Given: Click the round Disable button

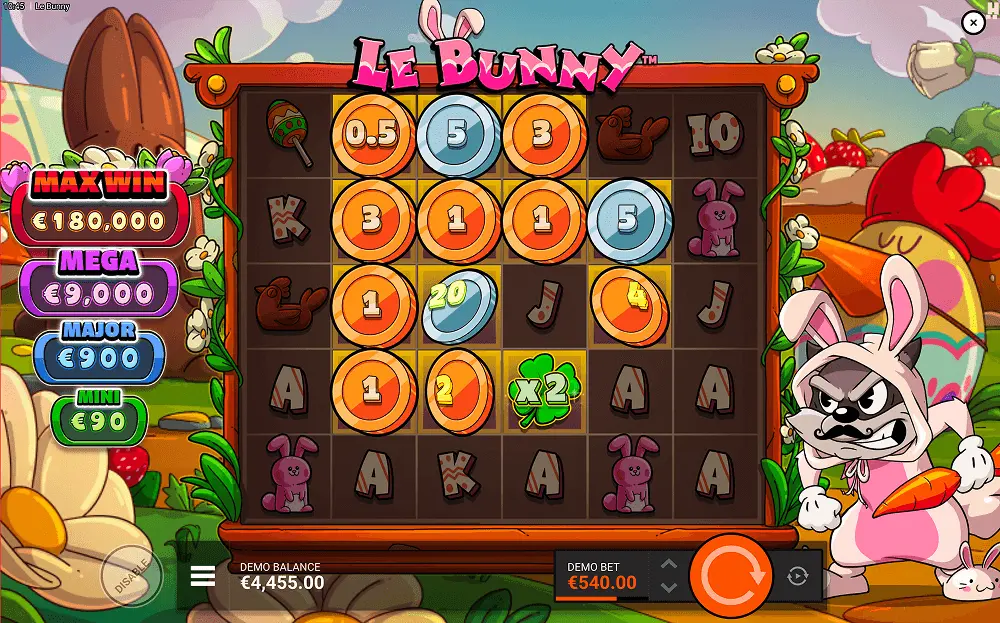Looking at the screenshot, I should pyautogui.click(x=132, y=576).
